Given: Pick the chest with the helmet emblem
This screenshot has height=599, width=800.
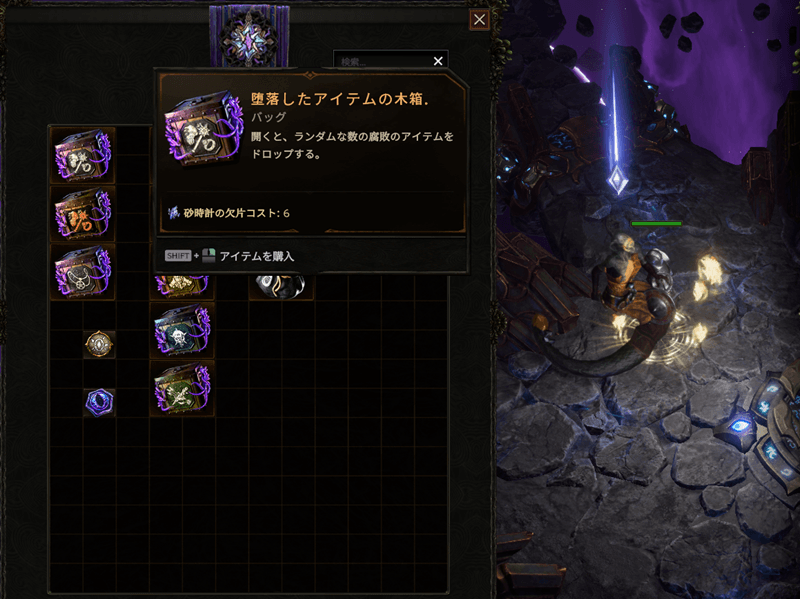Looking at the screenshot, I should [x=182, y=330].
